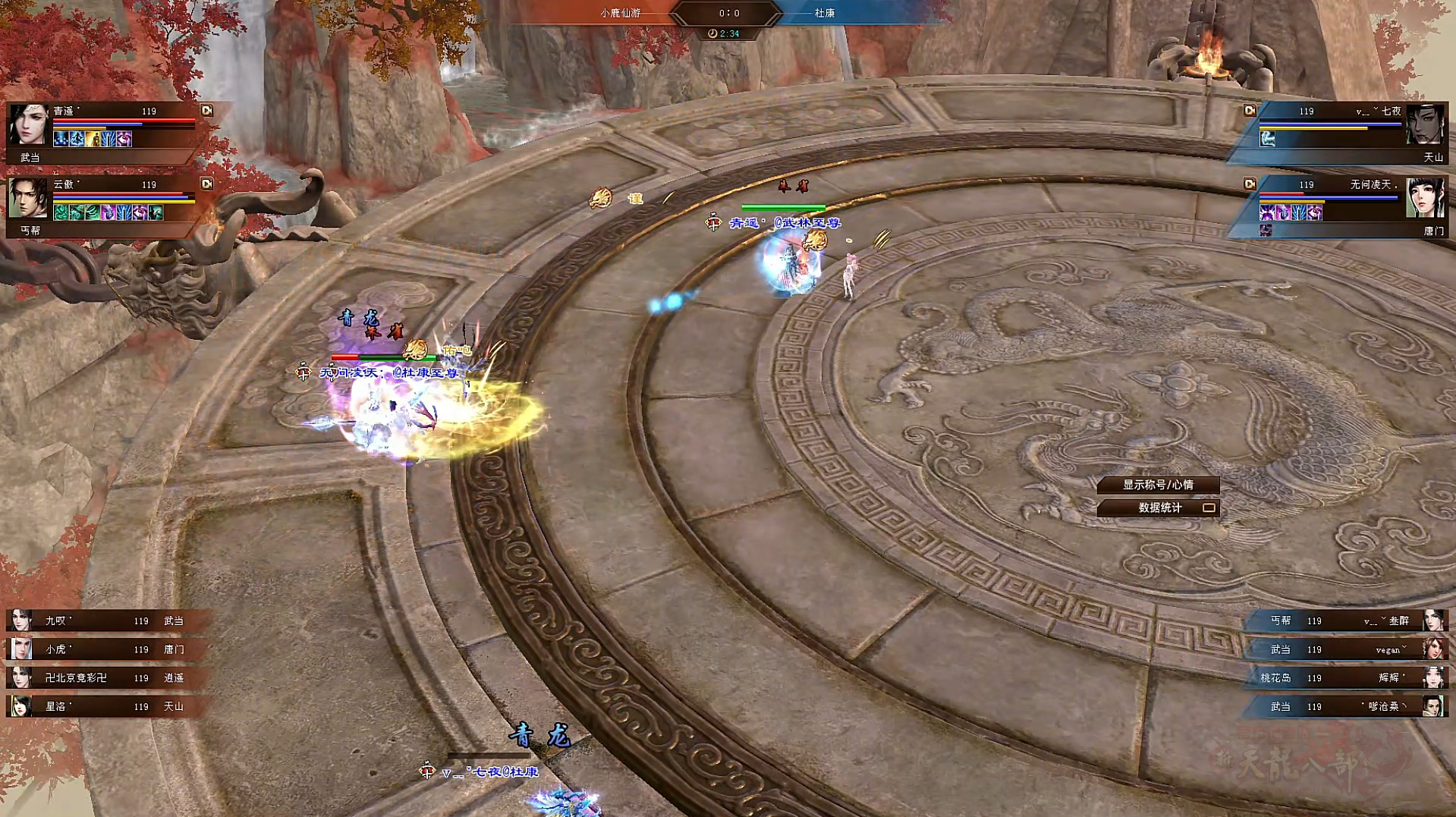Click the 显示称号/心情 button

click(1157, 485)
